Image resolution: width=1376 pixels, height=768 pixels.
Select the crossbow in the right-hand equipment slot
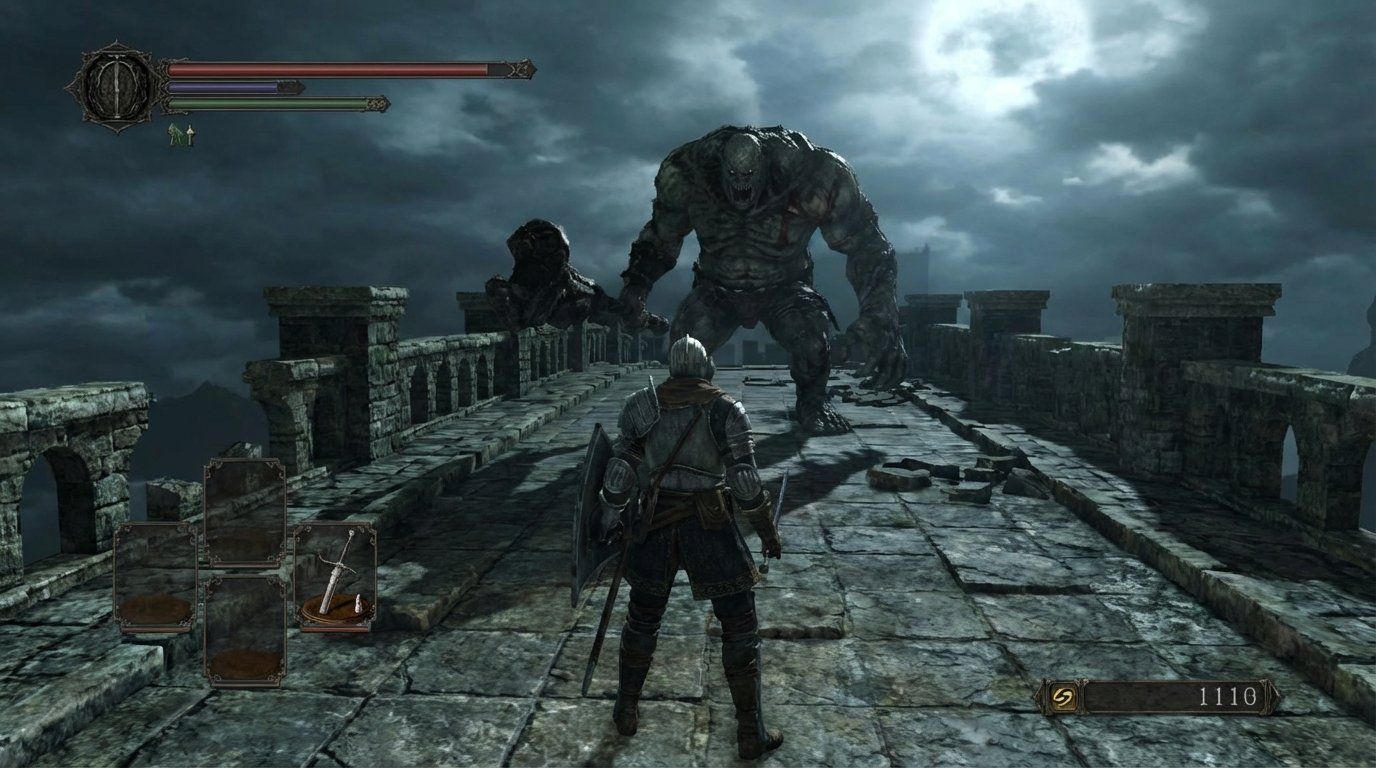point(335,570)
